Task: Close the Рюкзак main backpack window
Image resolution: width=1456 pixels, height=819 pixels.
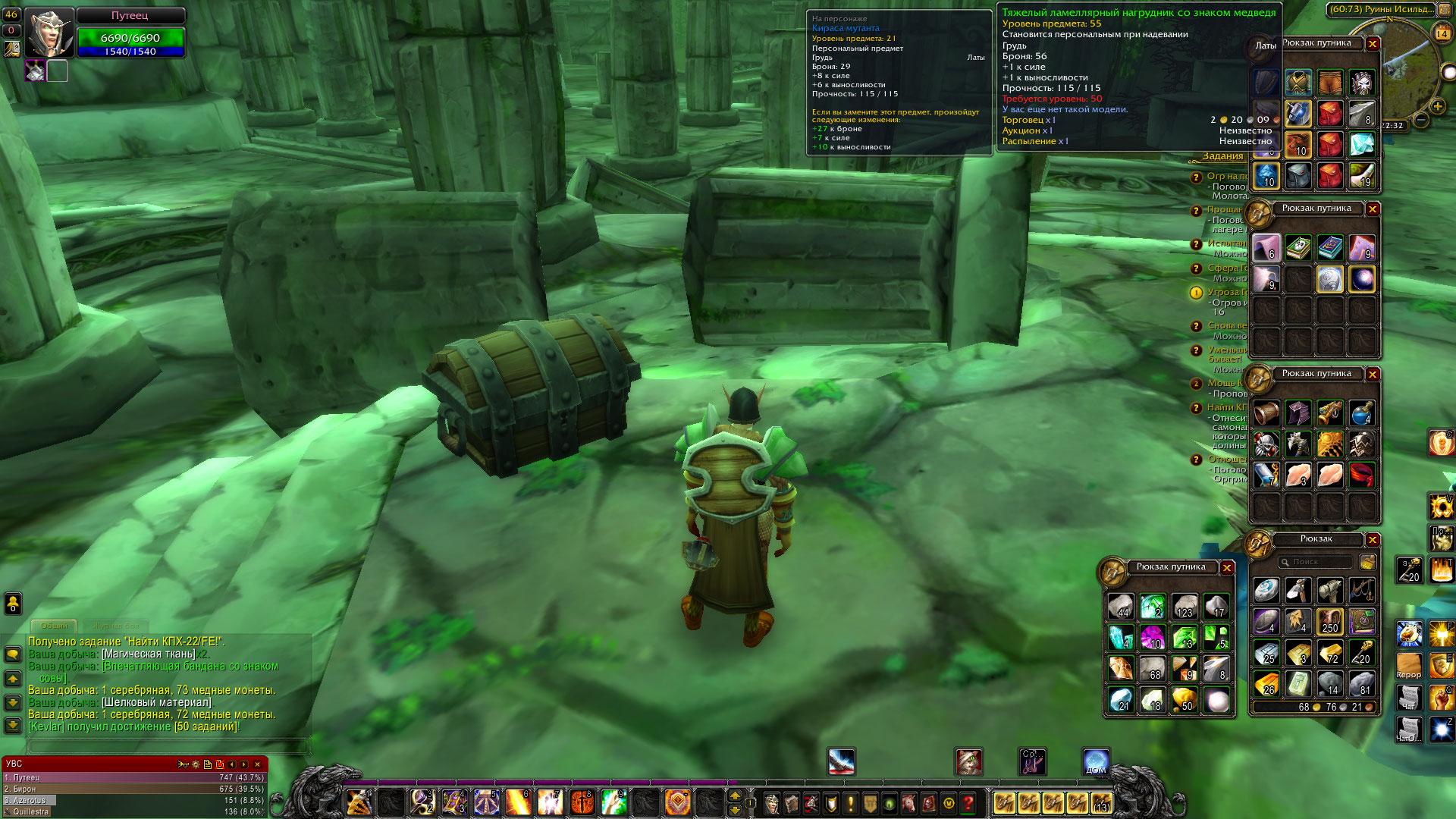Action: coord(1373,540)
